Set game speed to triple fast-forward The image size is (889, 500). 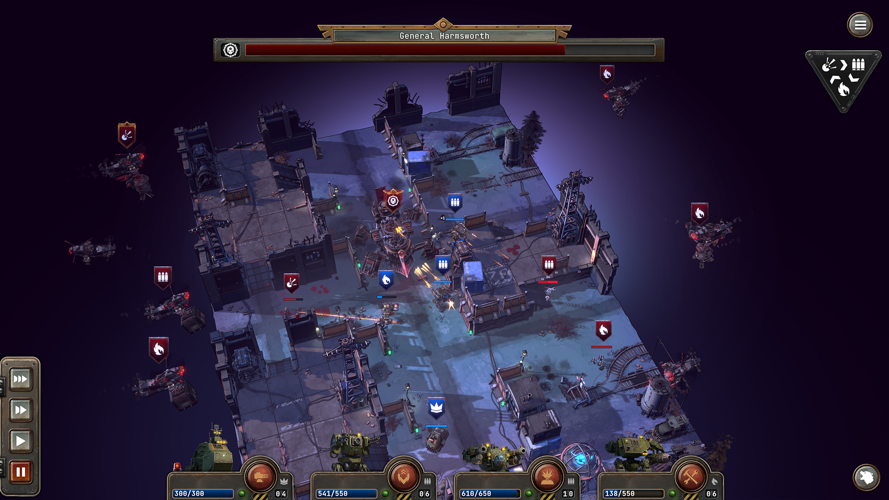coord(20,381)
